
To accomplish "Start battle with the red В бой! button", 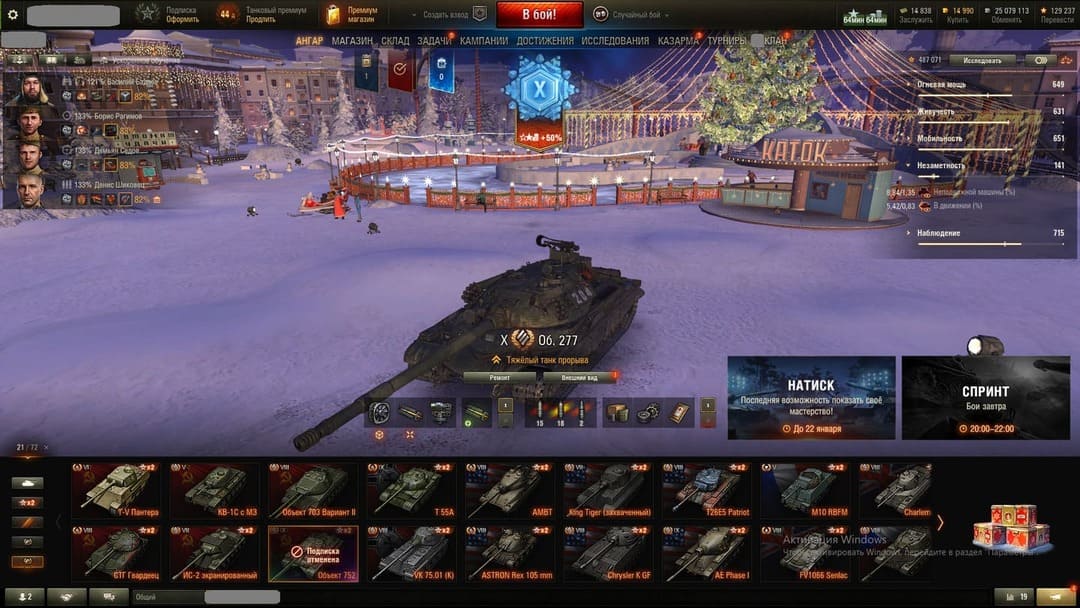I will tap(539, 14).
